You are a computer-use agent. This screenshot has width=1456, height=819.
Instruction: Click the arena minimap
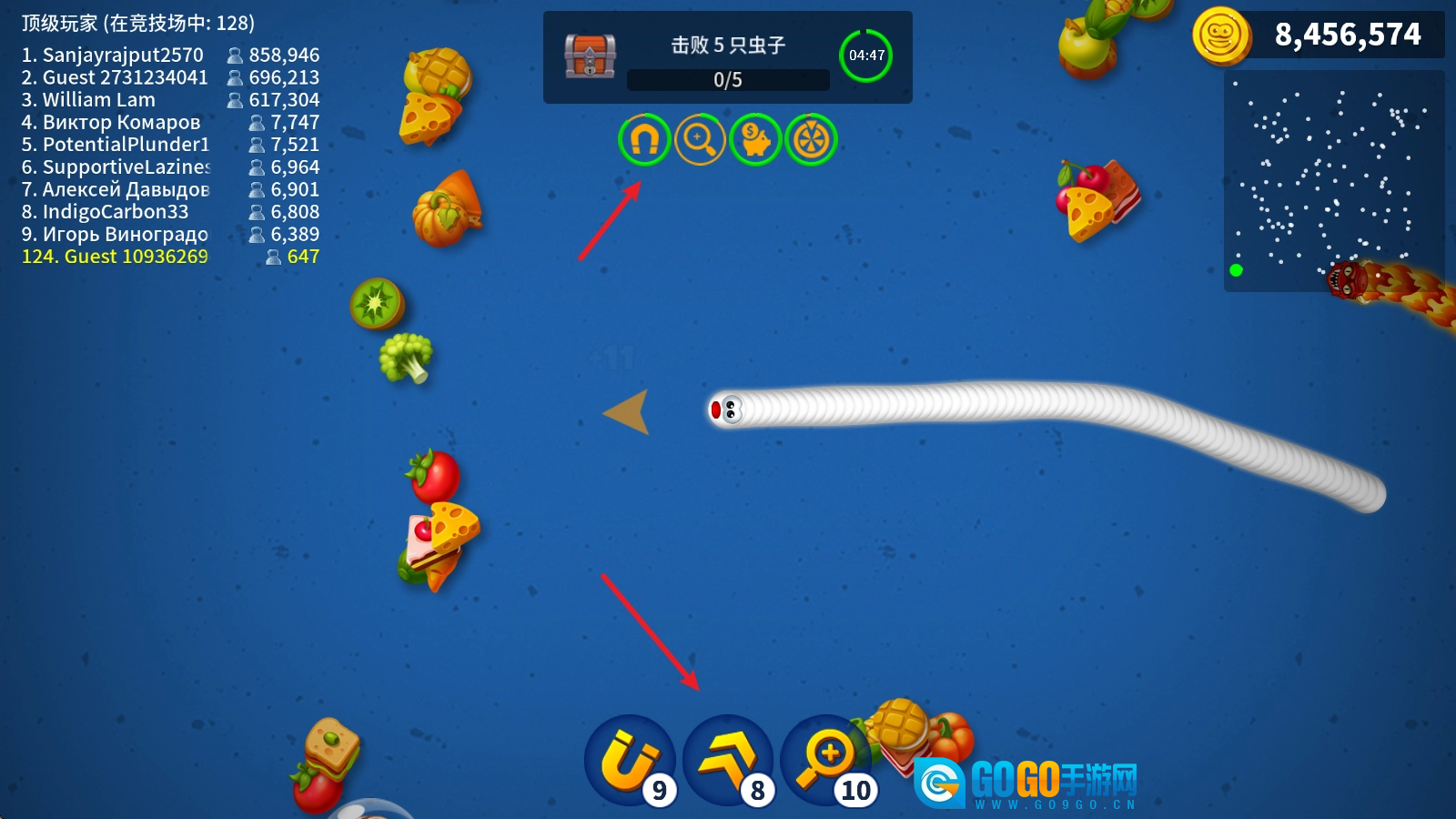[x=1334, y=181]
